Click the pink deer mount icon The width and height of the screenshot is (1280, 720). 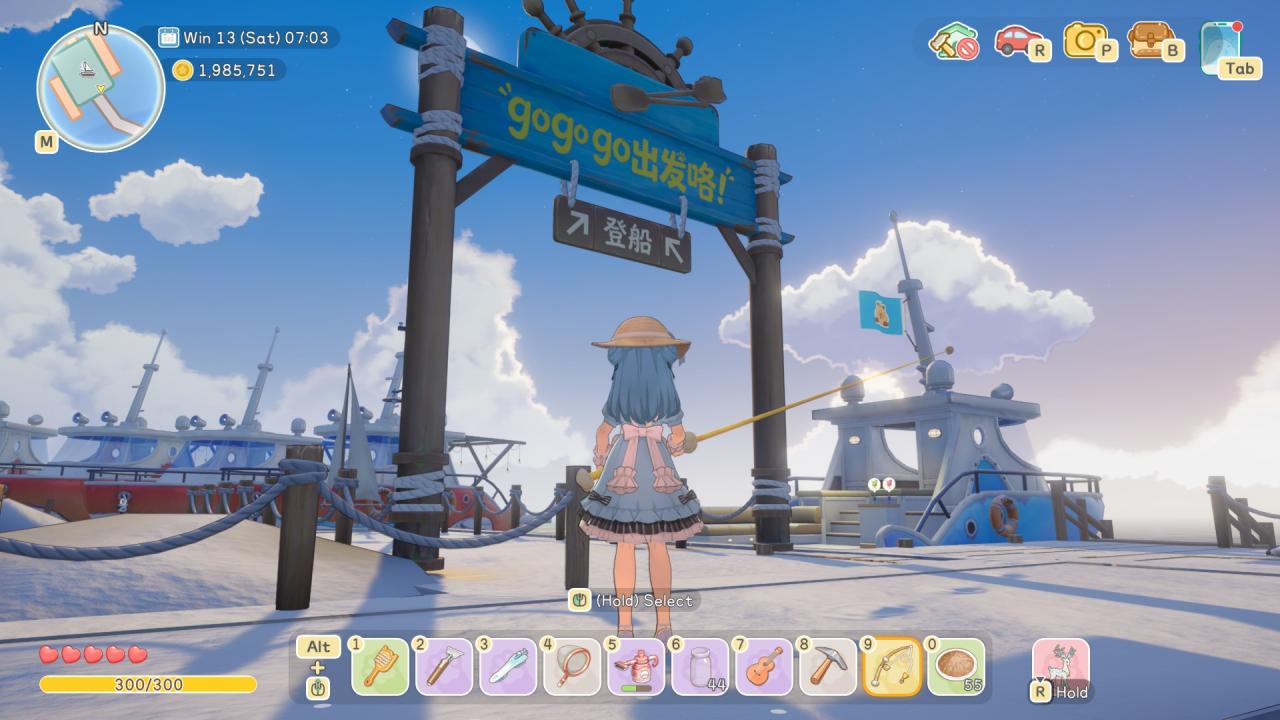1060,664
